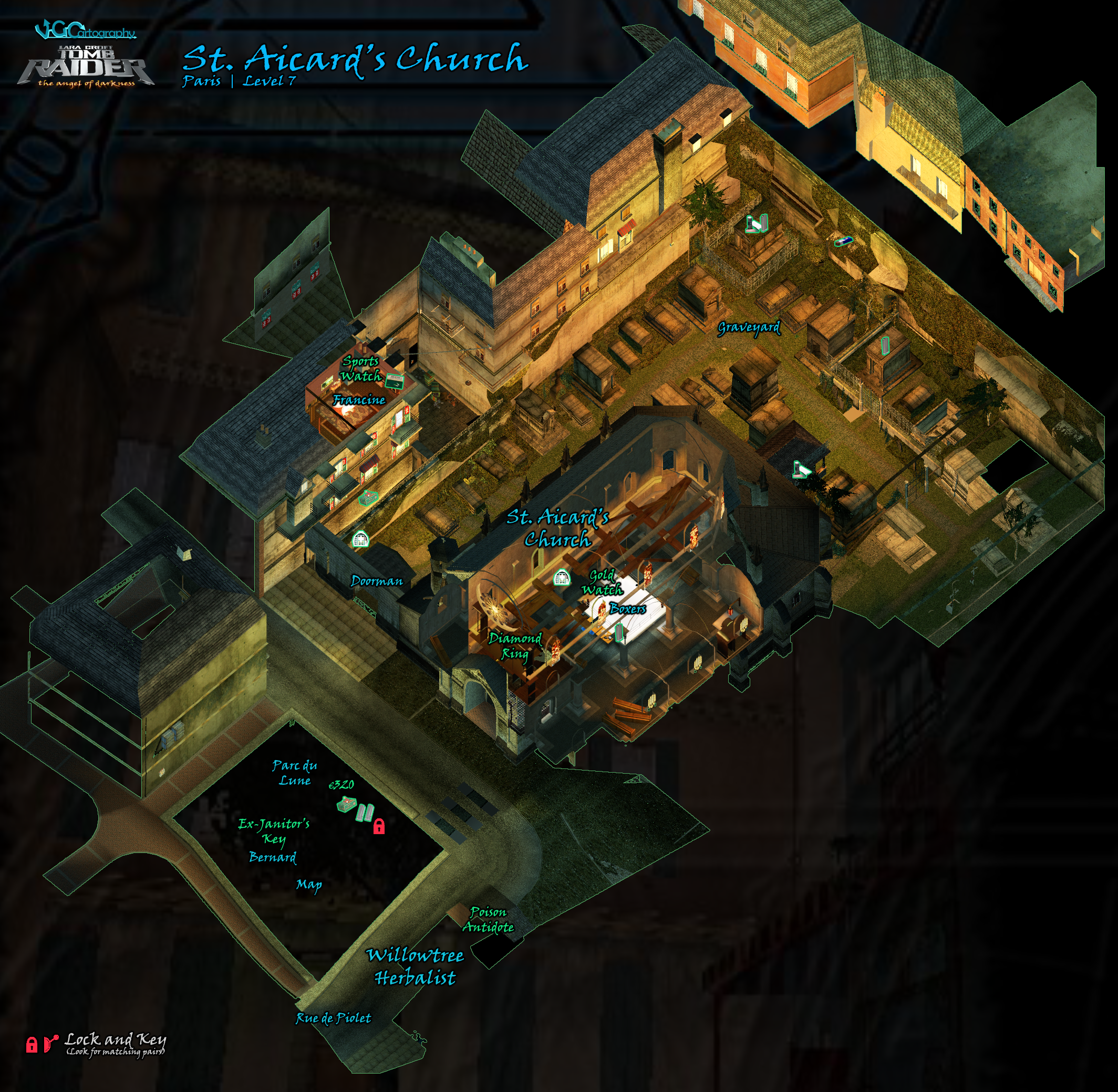Click the blue chocolate bar pickup marker
1118x1092 pixels.
pyautogui.click(x=843, y=241)
